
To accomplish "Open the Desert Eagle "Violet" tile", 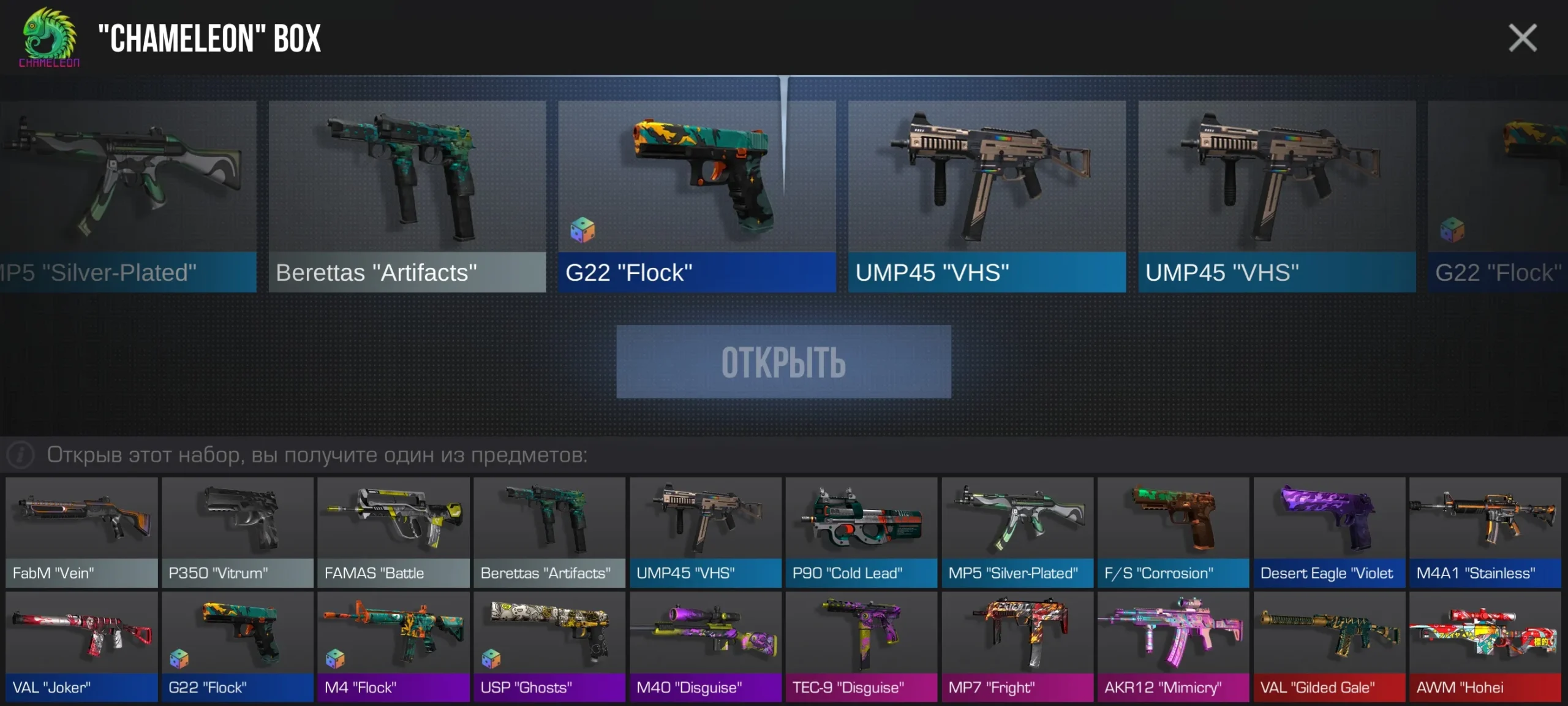I will pyautogui.click(x=1329, y=532).
